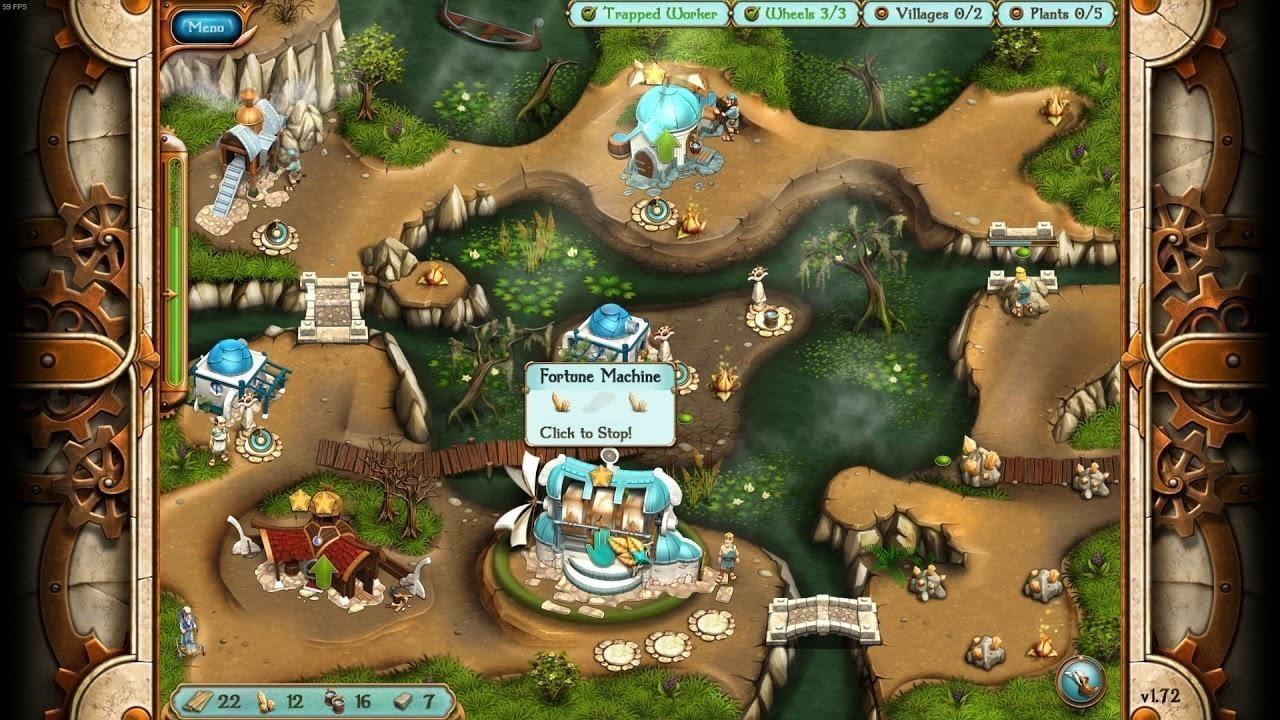Image resolution: width=1280 pixels, height=720 pixels.
Task: Check the Villages 0/2 objective
Action: tap(929, 14)
